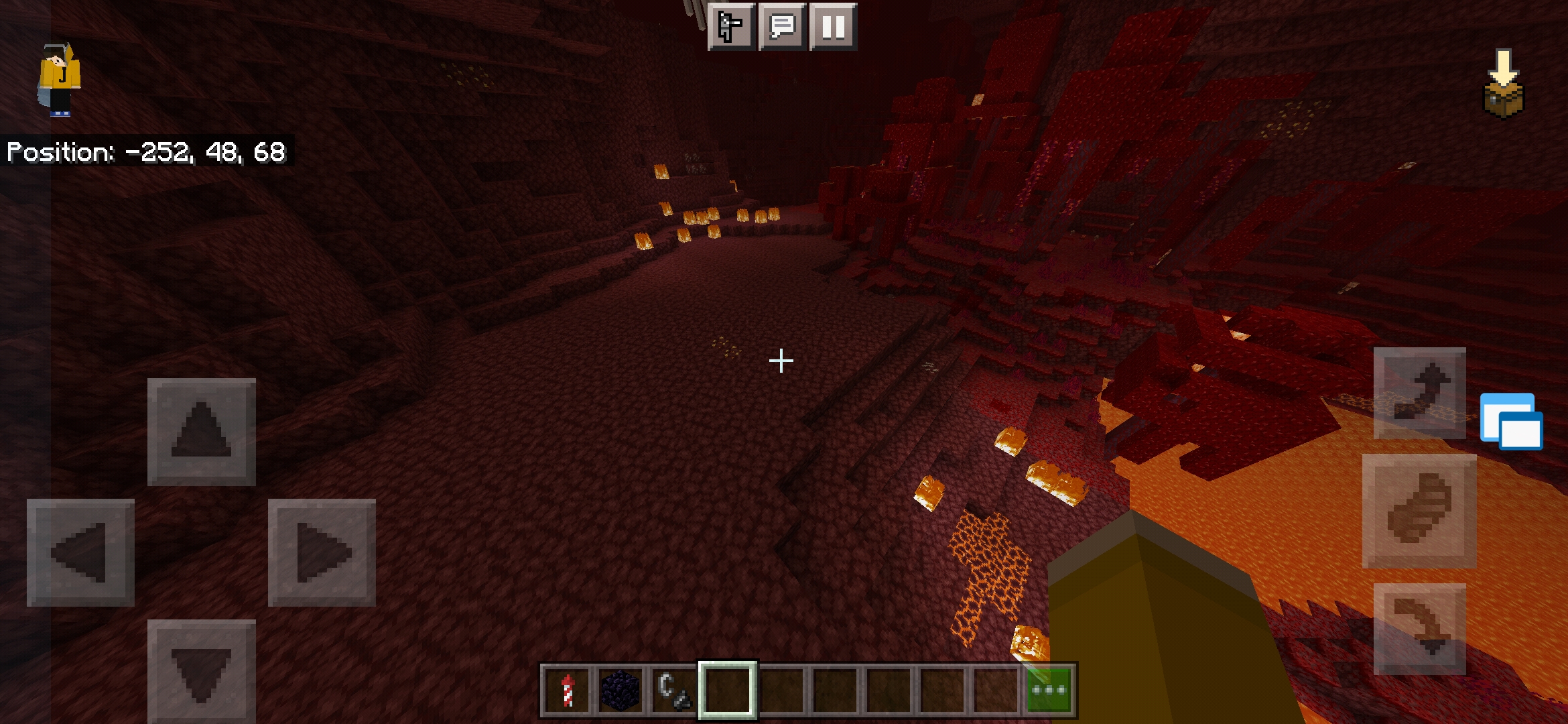Open inventory with the three-dot button
Viewport: 1568px width, 724px height.
pos(1049,690)
